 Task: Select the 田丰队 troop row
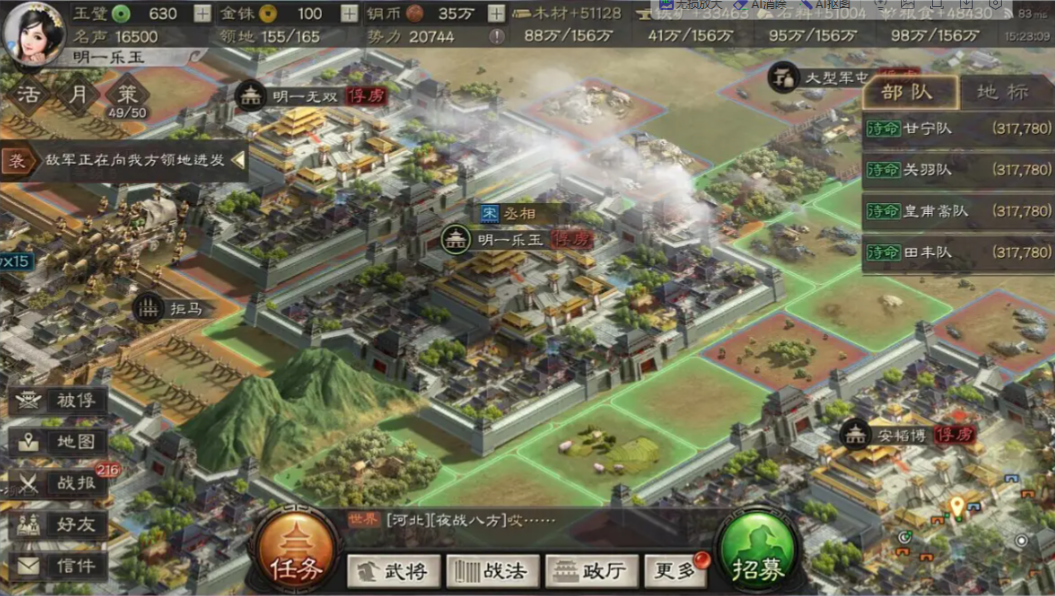[x=957, y=253]
